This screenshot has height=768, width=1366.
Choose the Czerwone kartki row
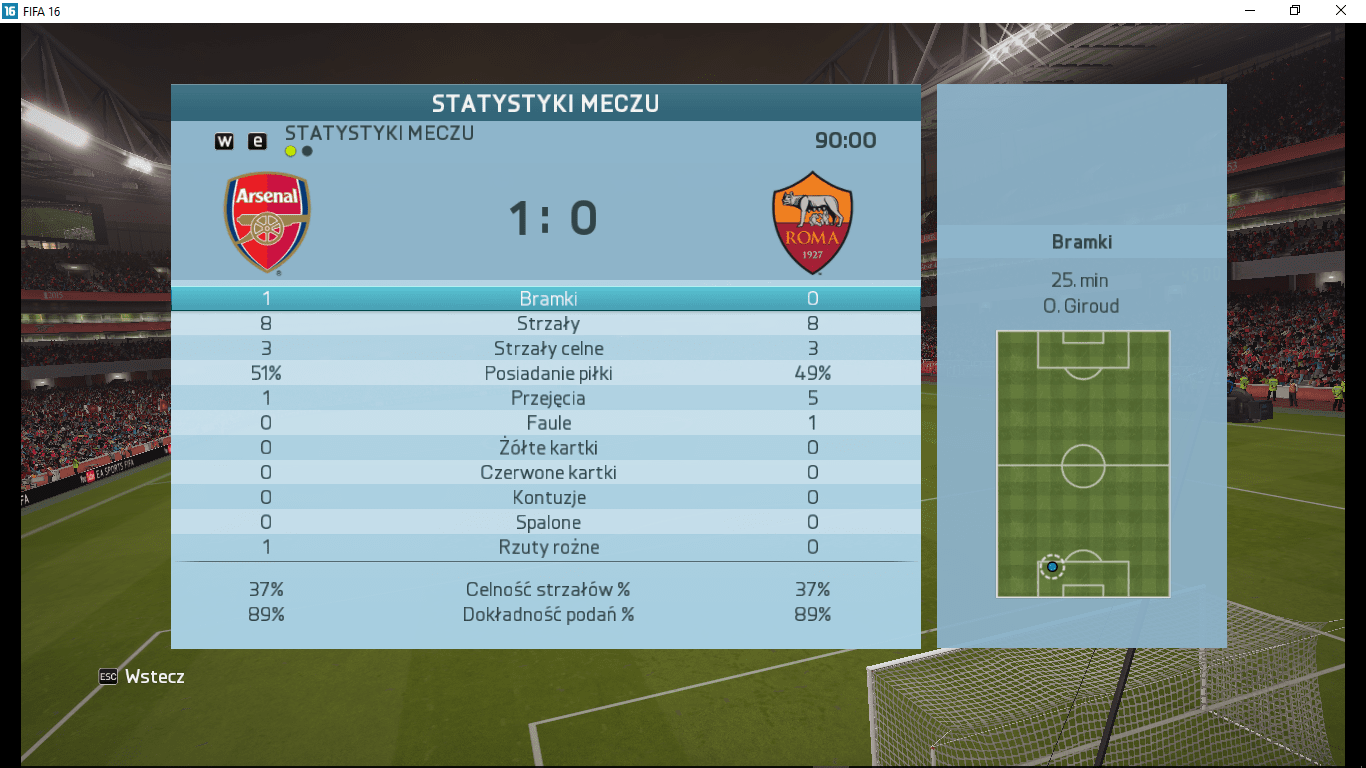coord(547,473)
